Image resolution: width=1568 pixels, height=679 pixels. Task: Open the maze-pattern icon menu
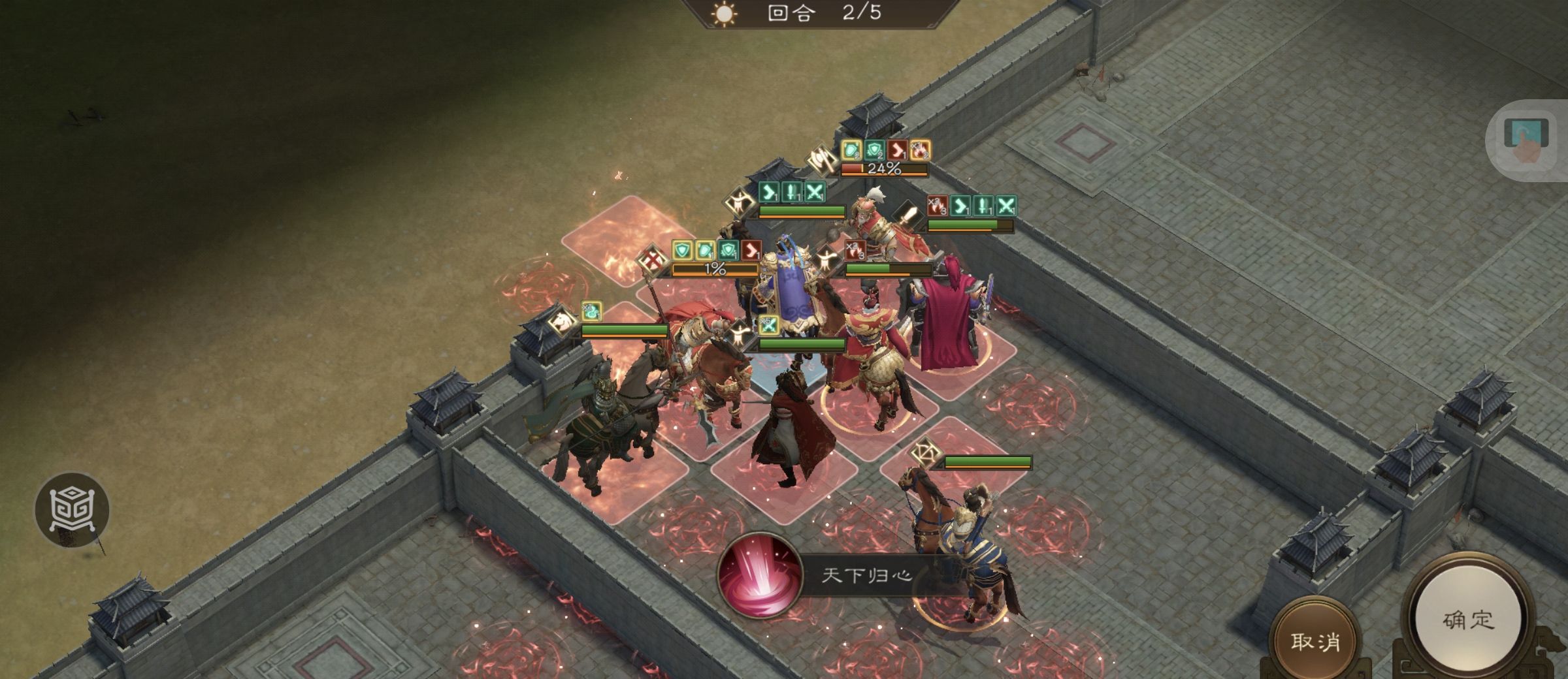click(72, 510)
